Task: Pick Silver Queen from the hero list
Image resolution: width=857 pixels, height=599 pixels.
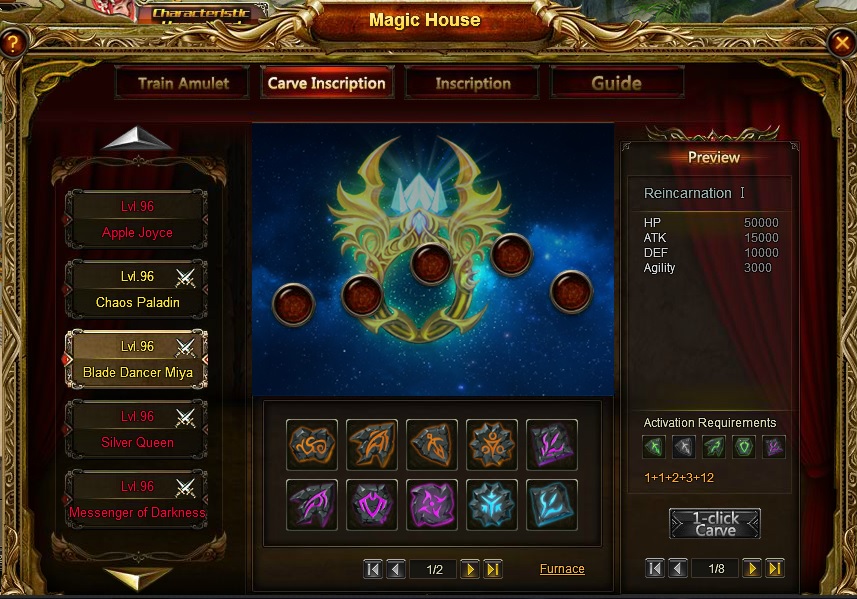Action: coord(137,430)
